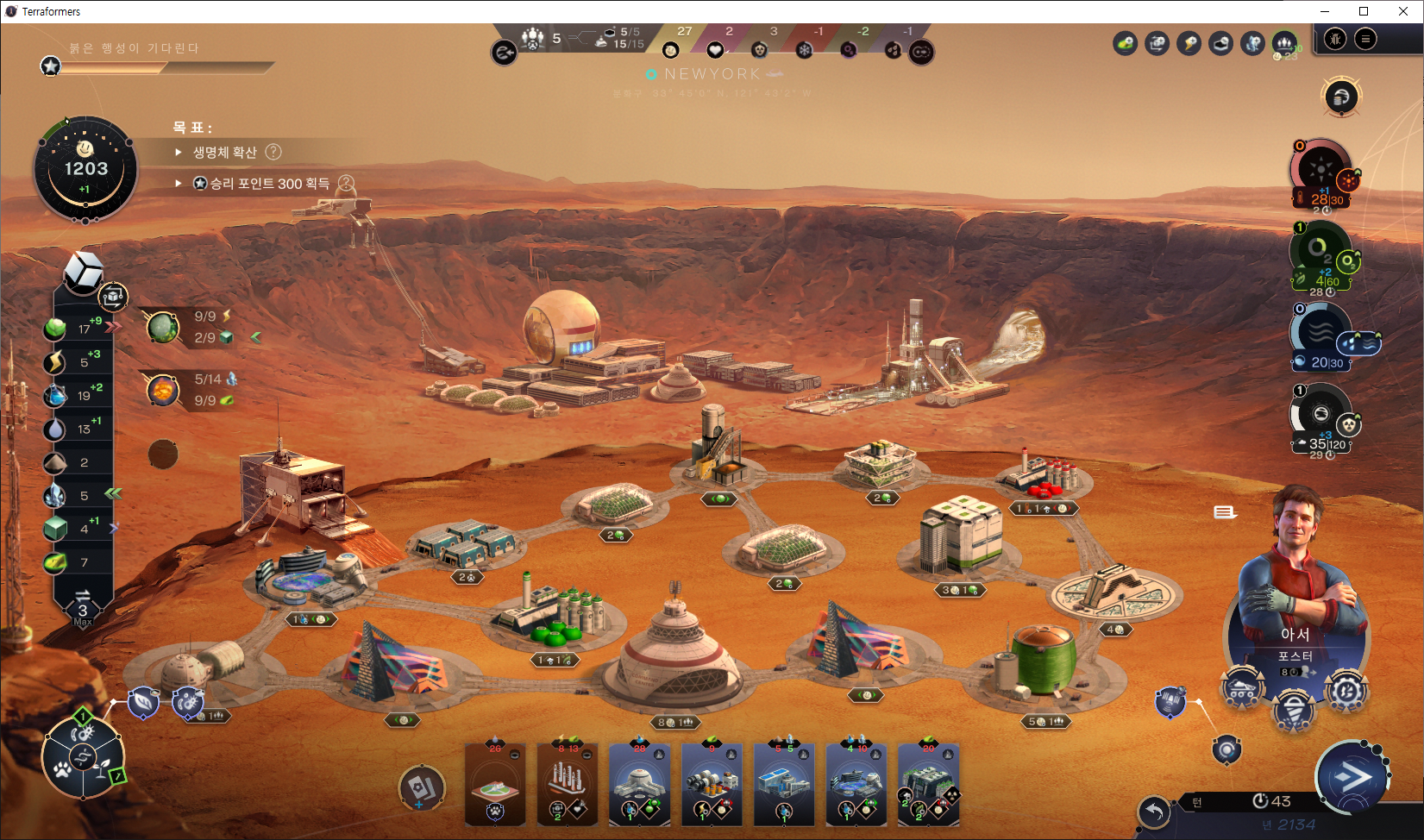The image size is (1424, 840).
Task: Activate the gear leader ability
Action: click(1346, 692)
